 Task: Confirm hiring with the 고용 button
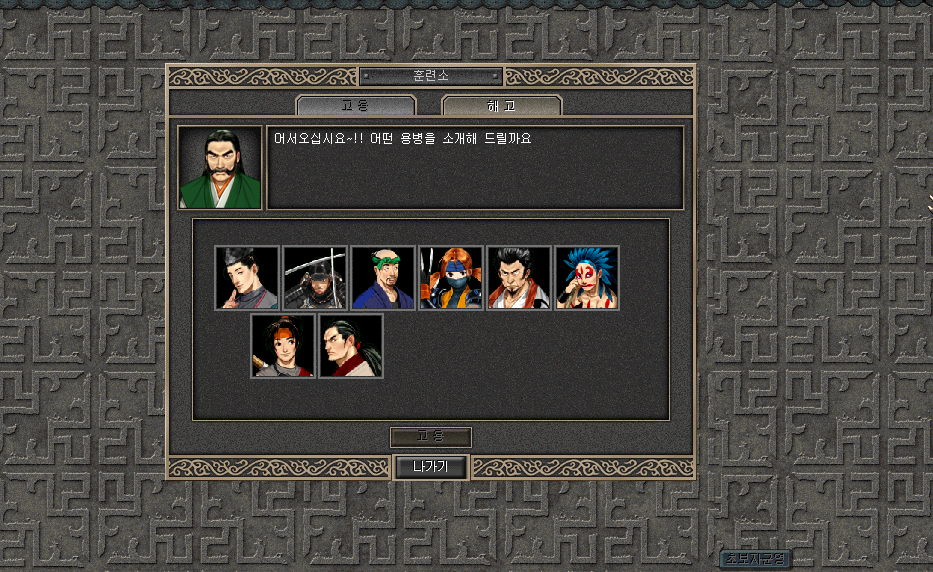[x=430, y=437]
